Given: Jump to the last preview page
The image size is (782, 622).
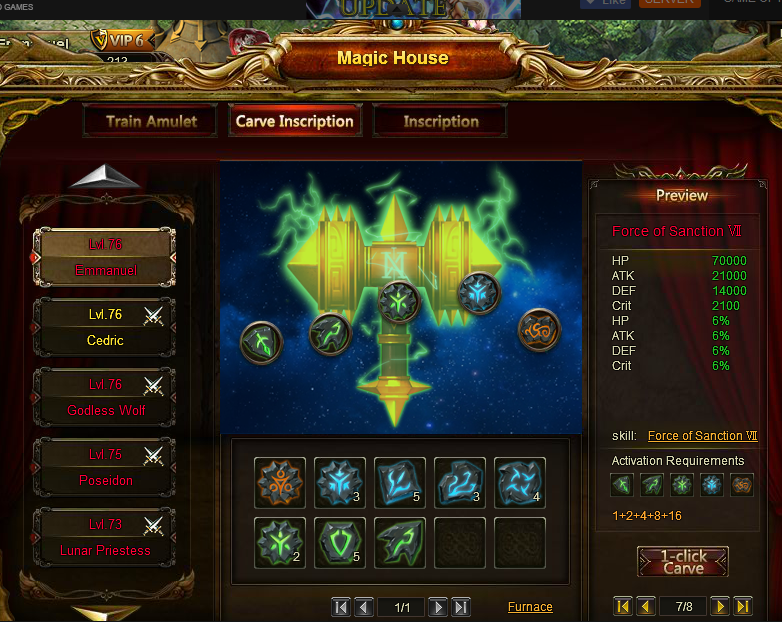Looking at the screenshot, I should [x=742, y=606].
